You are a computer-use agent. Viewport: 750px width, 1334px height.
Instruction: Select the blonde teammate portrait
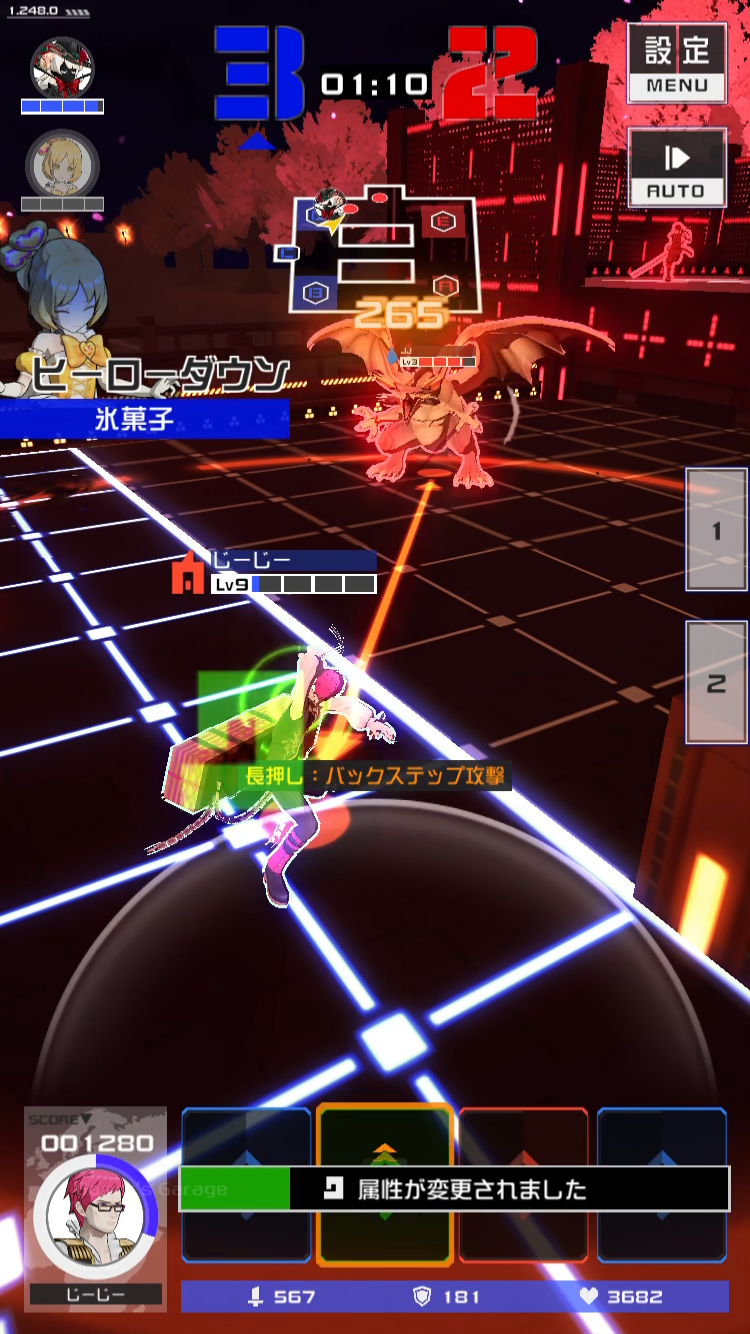coord(61,162)
